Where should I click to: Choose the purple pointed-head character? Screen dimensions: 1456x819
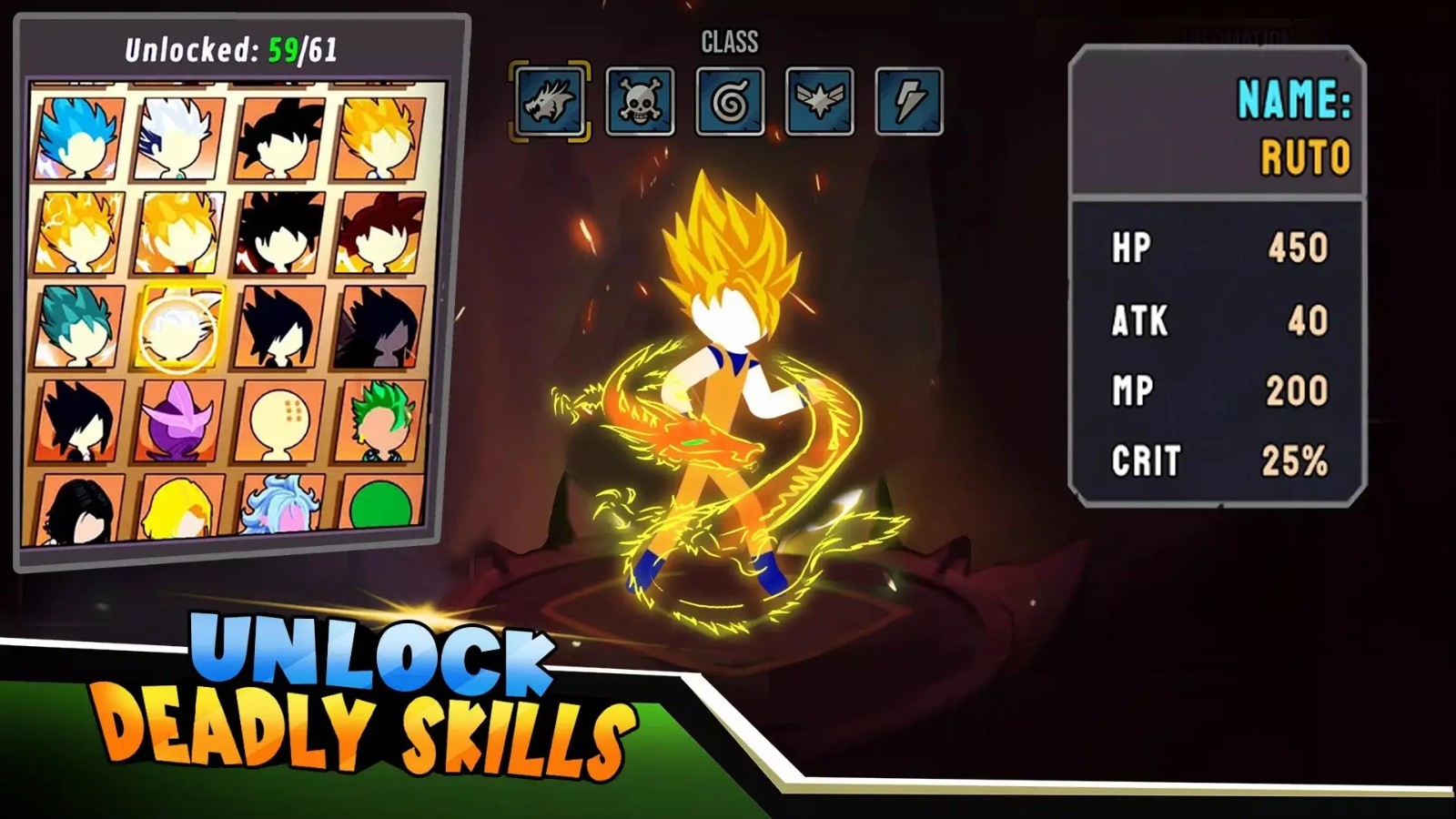coord(179,420)
